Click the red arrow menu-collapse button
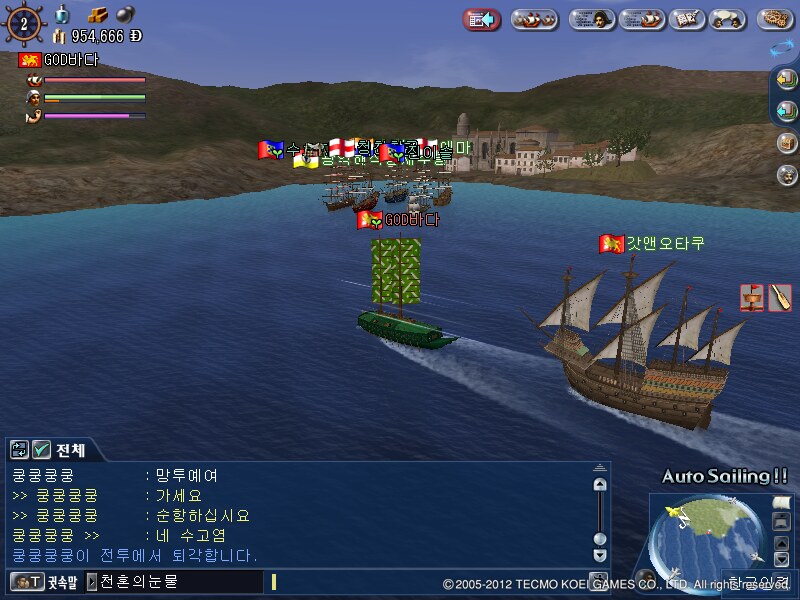The height and width of the screenshot is (600, 800). pyautogui.click(x=482, y=19)
